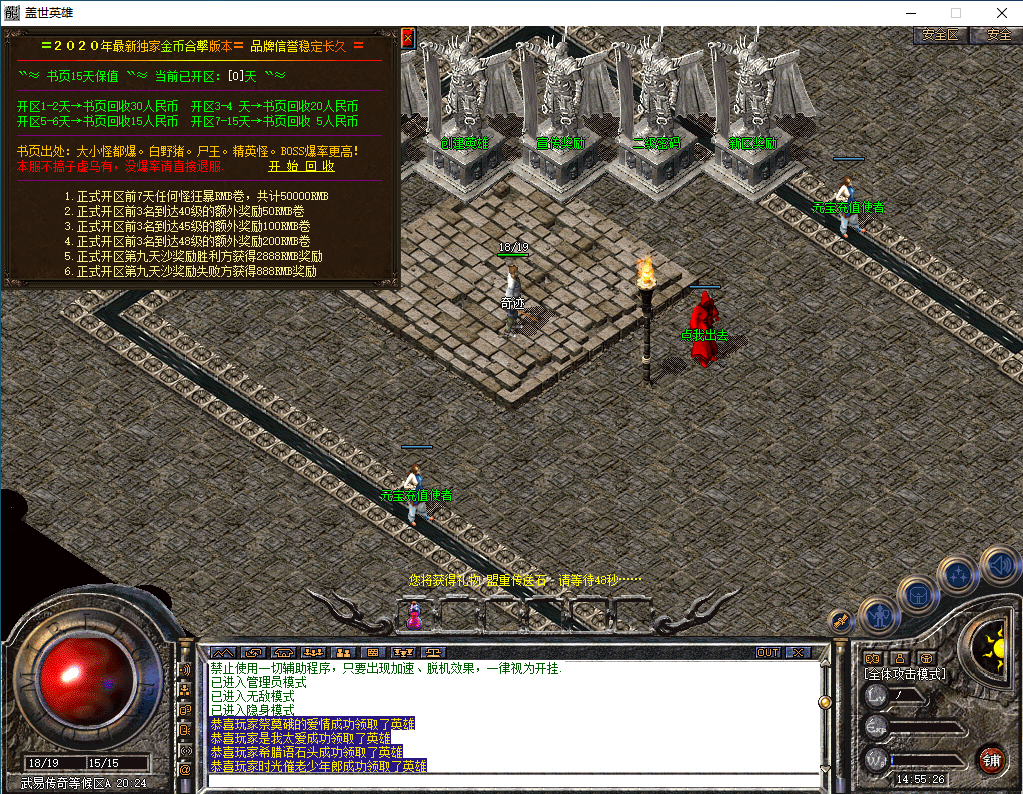Toggle the 全体攻击模式 attack mode label

click(905, 674)
